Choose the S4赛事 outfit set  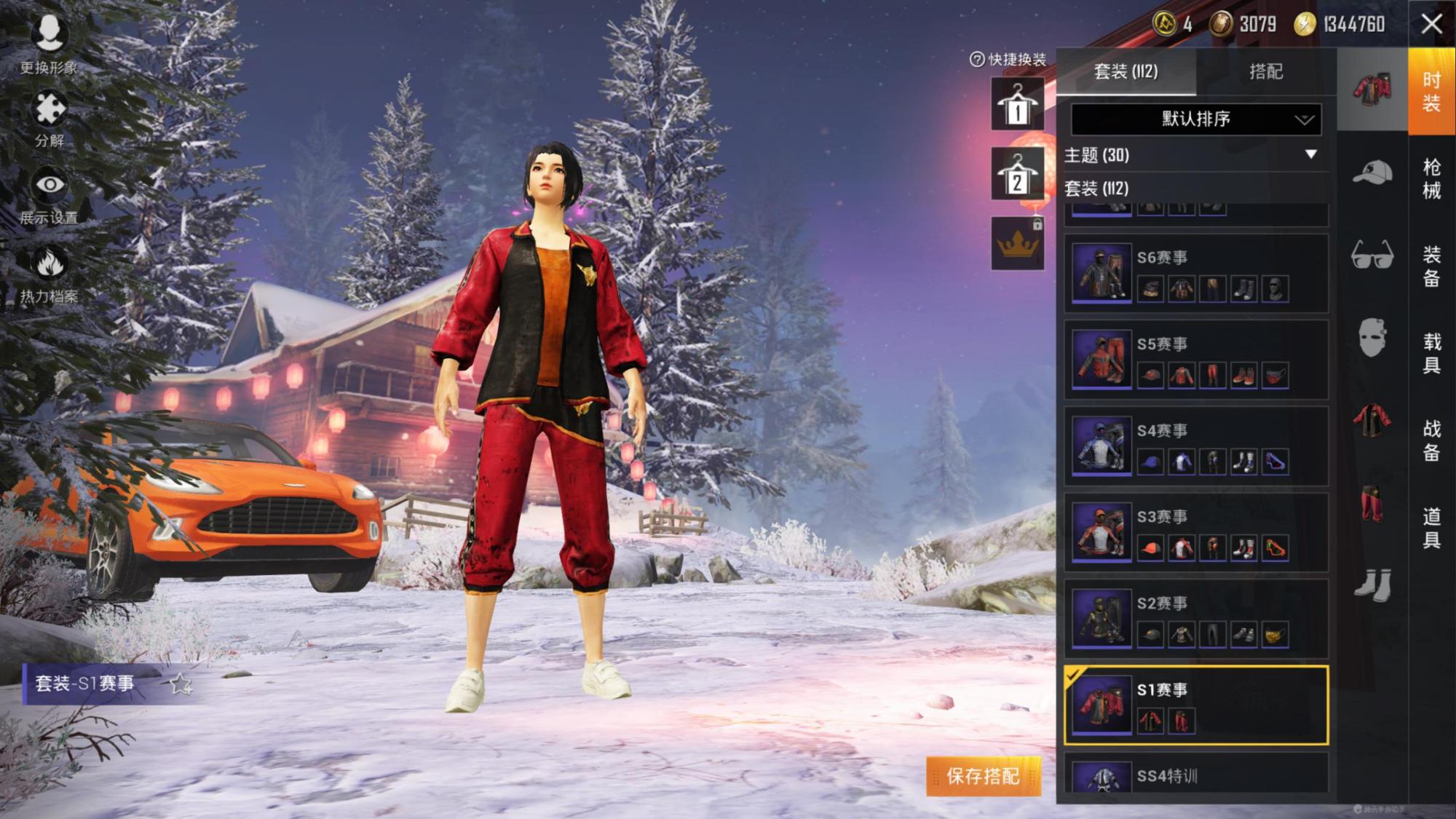[x=1195, y=446]
